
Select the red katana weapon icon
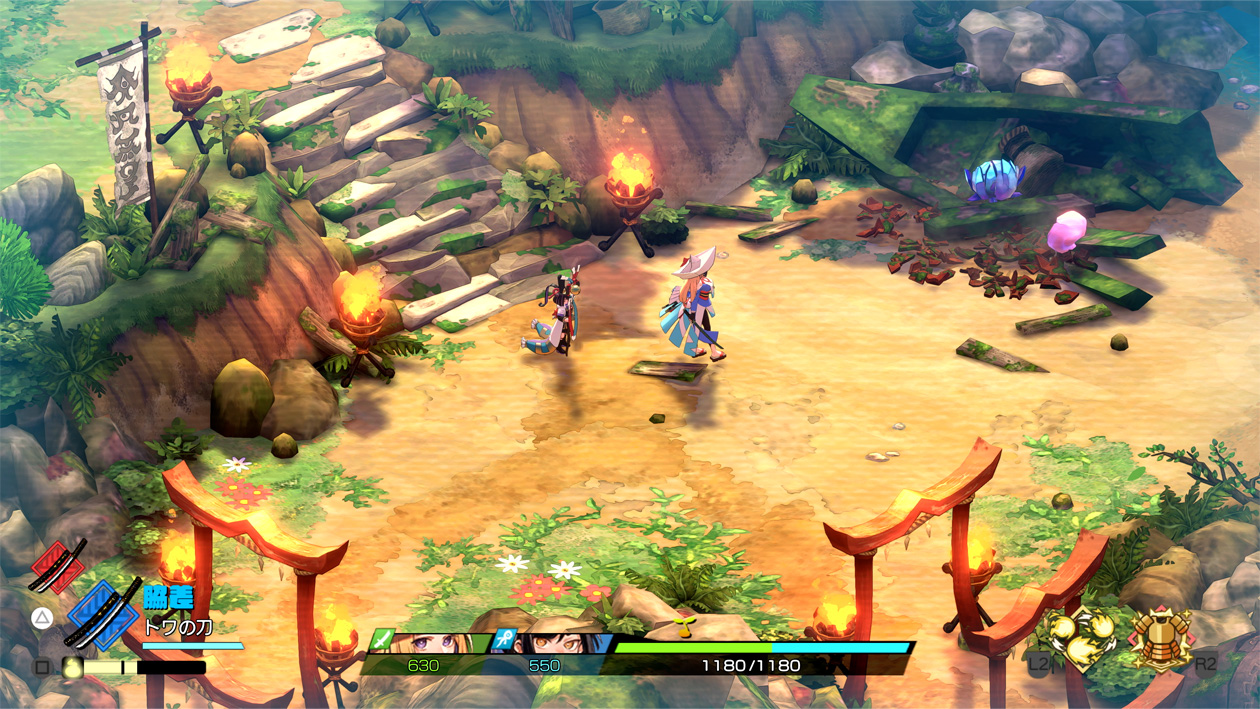(57, 566)
